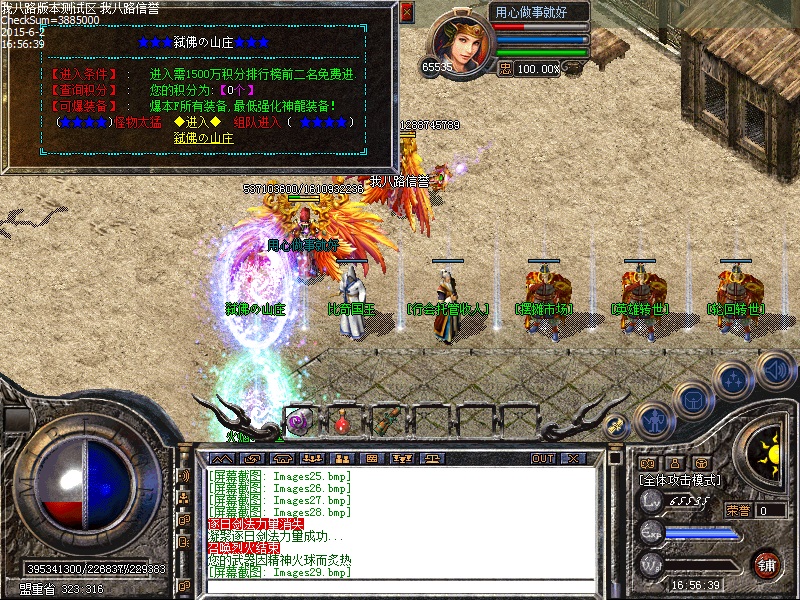The width and height of the screenshot is (800, 600).
Task: Close the chat panel with its X button
Action: click(x=573, y=458)
